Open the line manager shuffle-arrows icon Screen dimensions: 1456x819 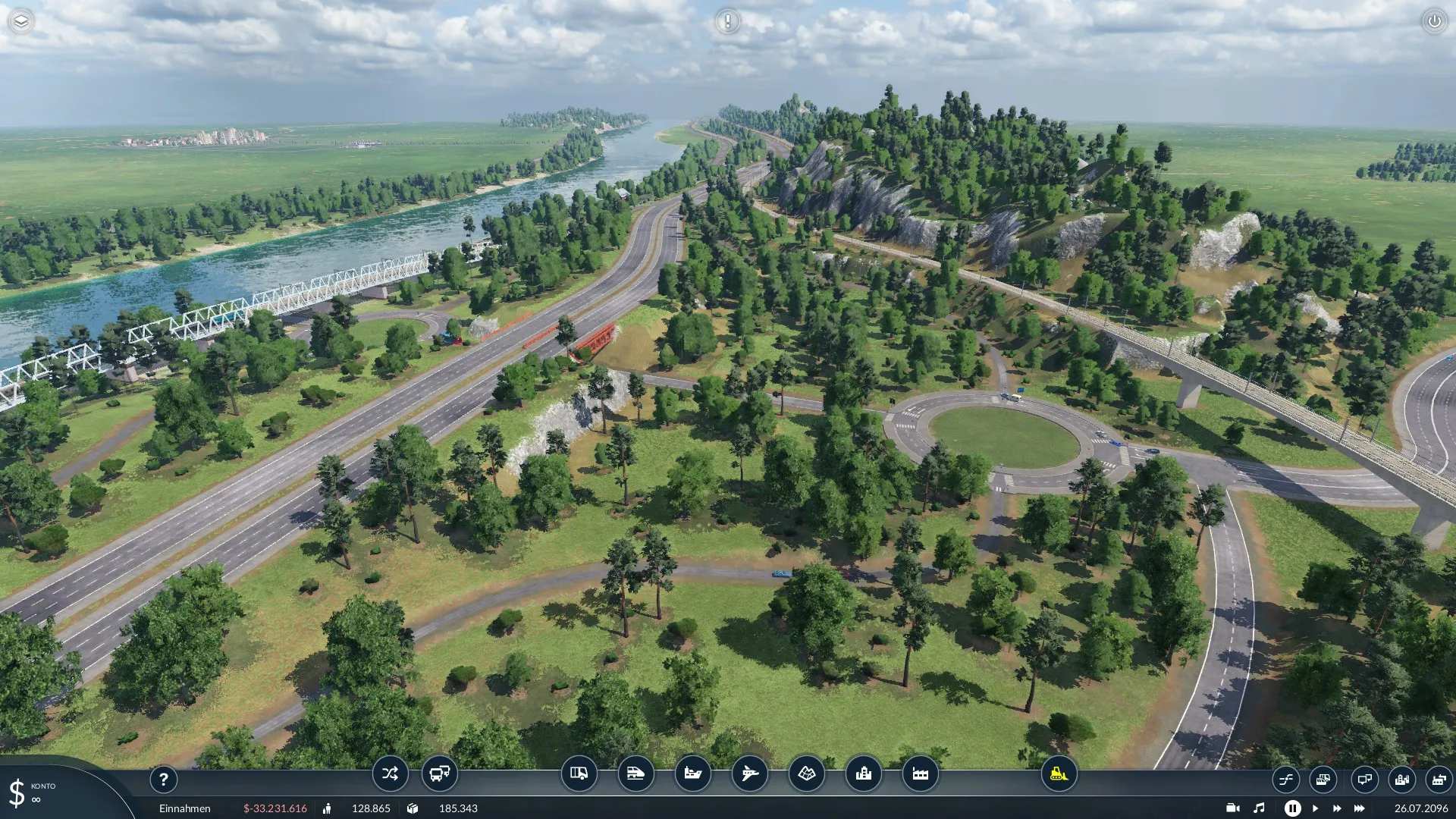390,774
